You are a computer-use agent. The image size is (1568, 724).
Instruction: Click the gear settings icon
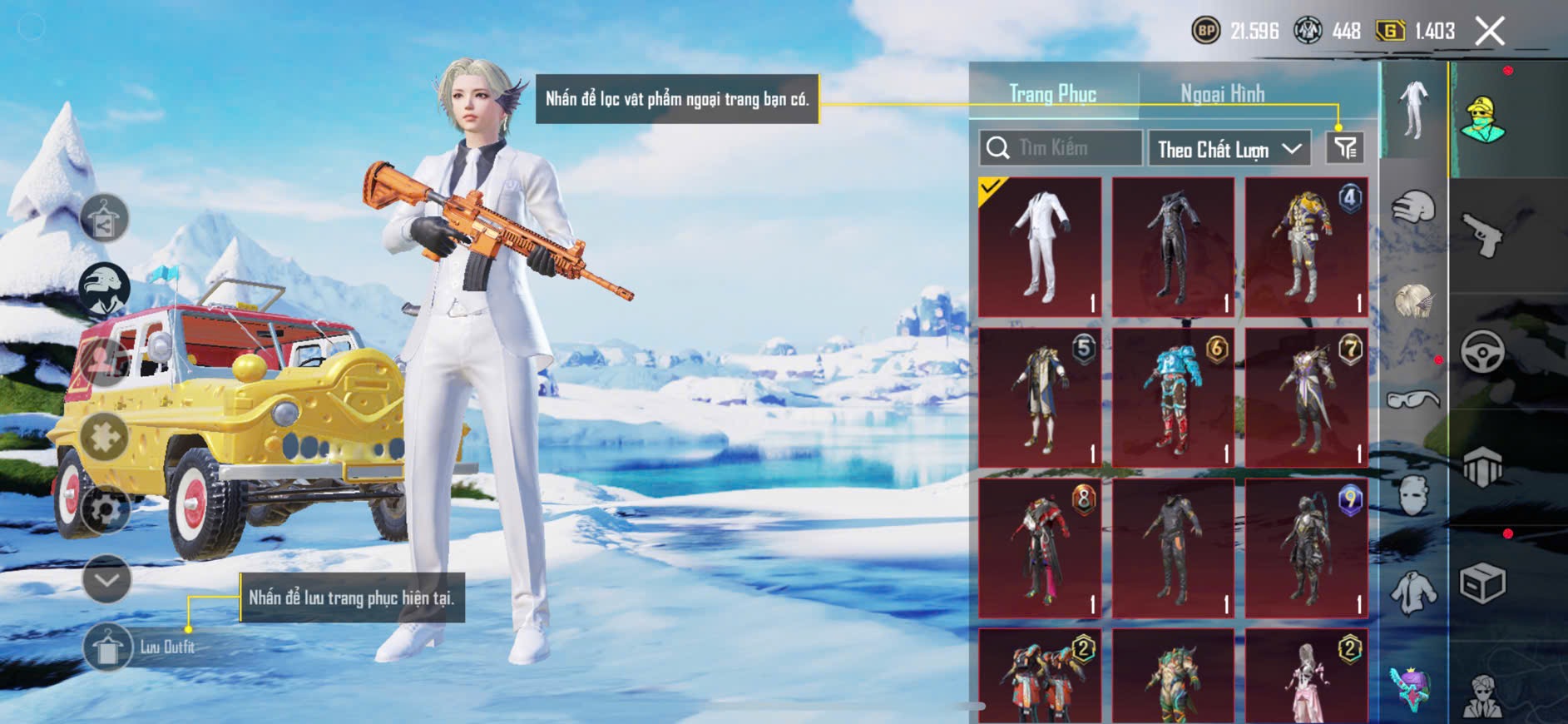(x=105, y=509)
